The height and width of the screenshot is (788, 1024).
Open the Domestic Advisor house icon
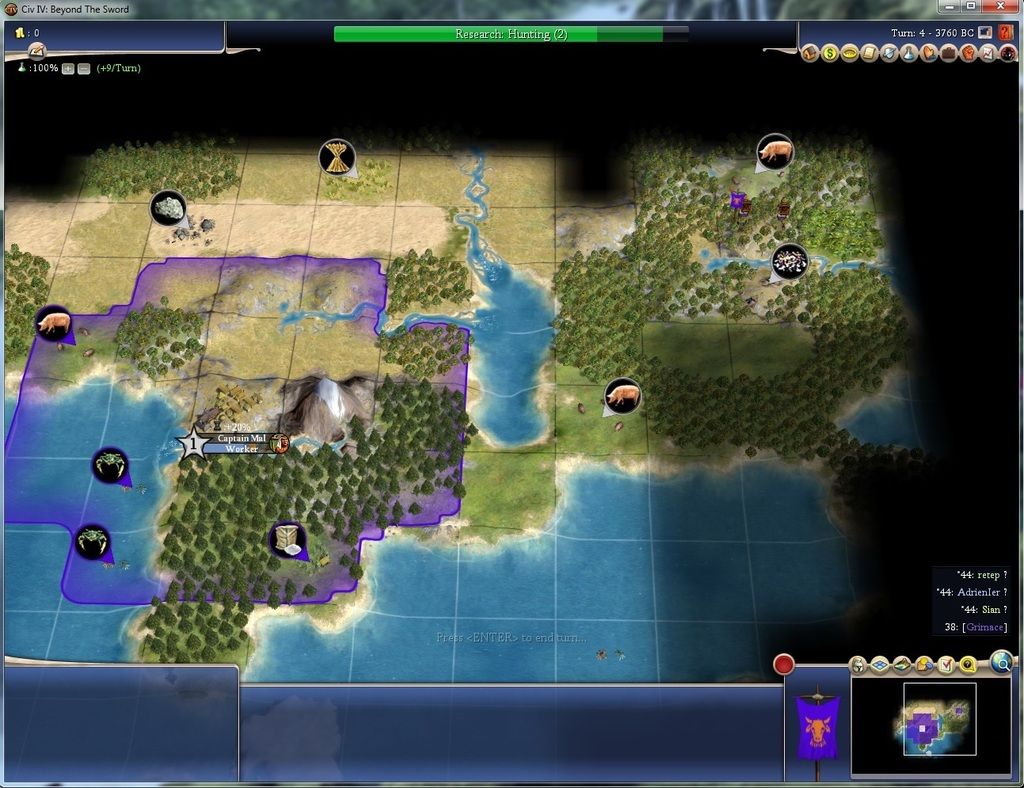pos(811,53)
